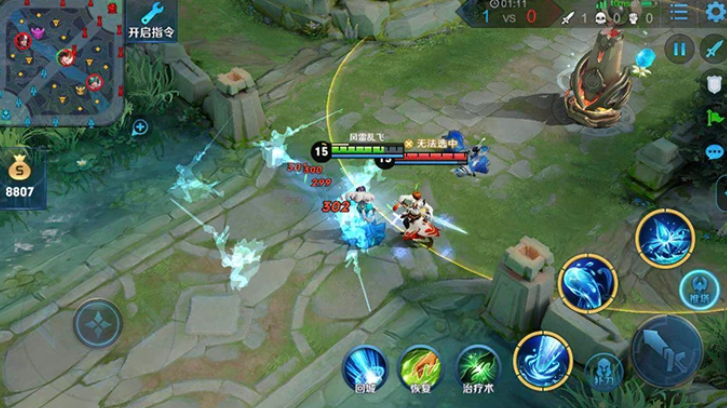Activate the 回城 recall skill

coord(365,367)
